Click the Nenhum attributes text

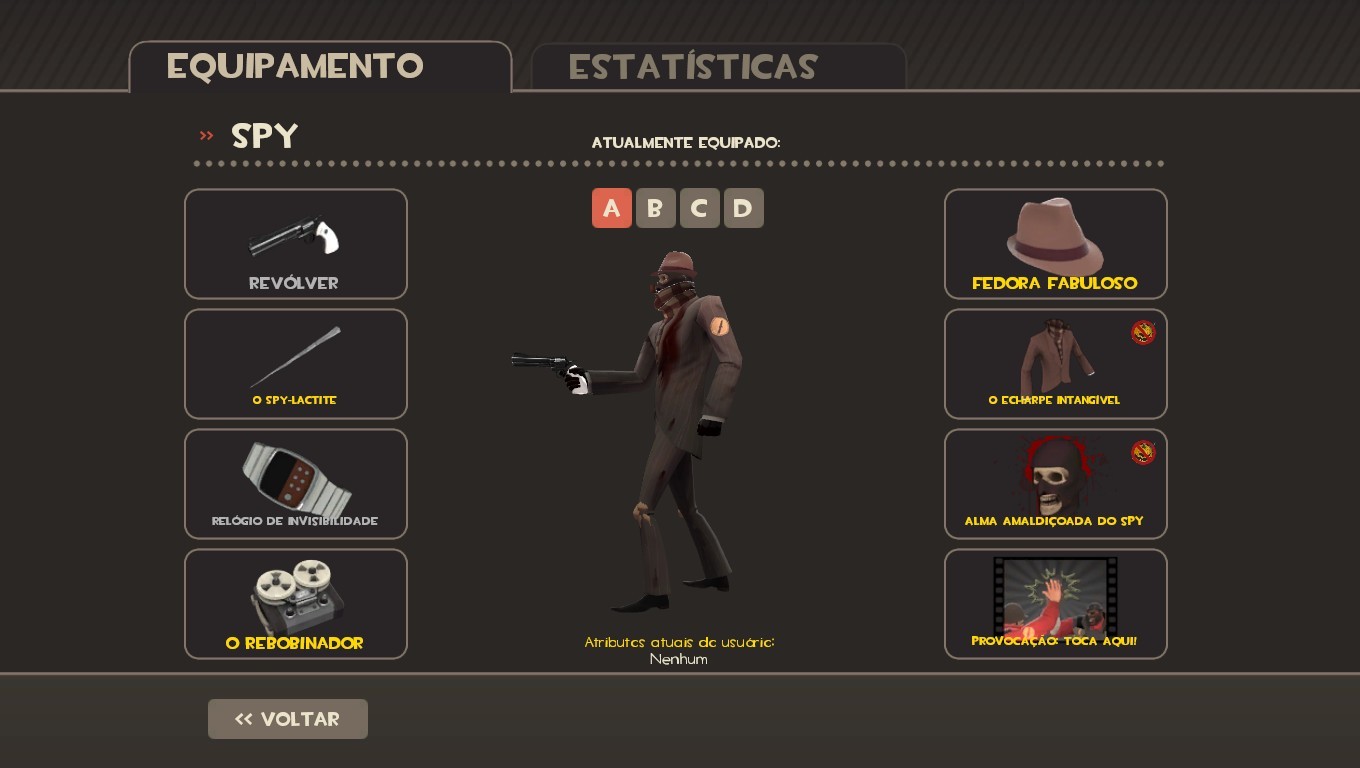[x=679, y=660]
